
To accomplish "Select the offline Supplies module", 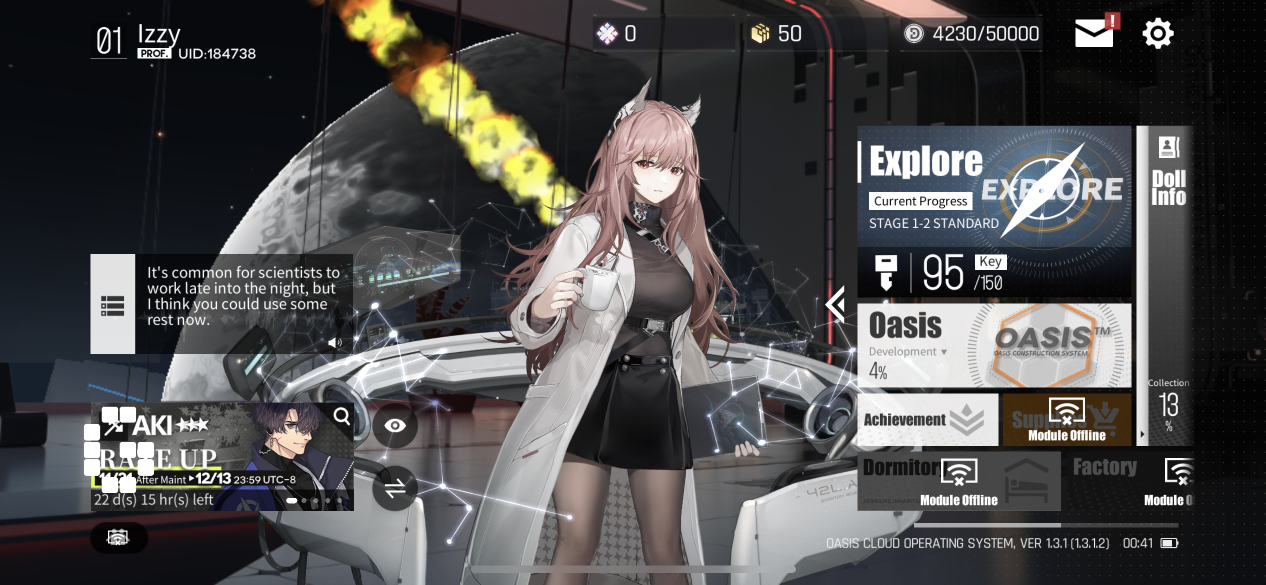I will coord(1067,420).
